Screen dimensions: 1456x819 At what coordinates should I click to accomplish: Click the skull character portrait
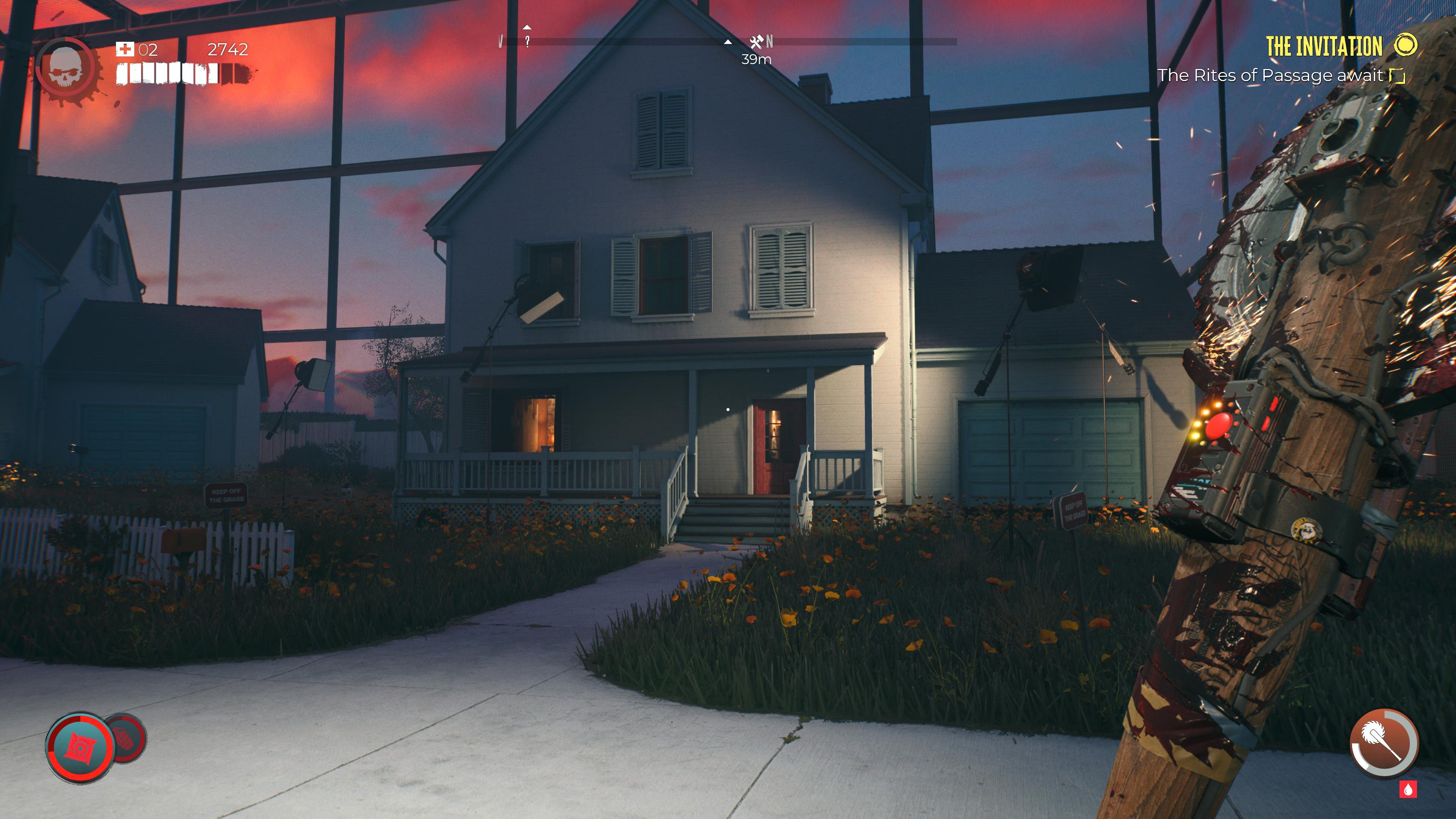click(x=66, y=69)
